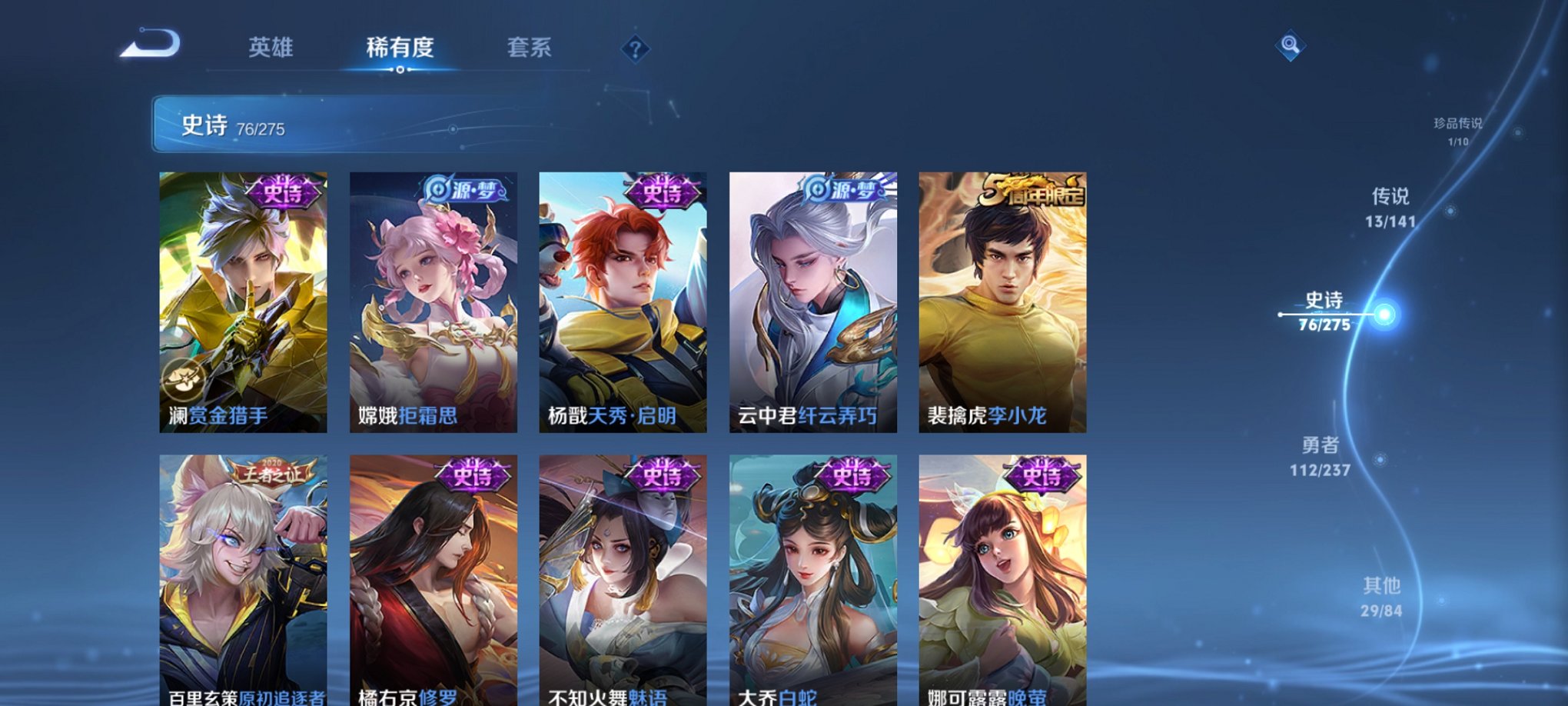Select the 稀有度 tab
1568x706 pixels.
coord(400,48)
